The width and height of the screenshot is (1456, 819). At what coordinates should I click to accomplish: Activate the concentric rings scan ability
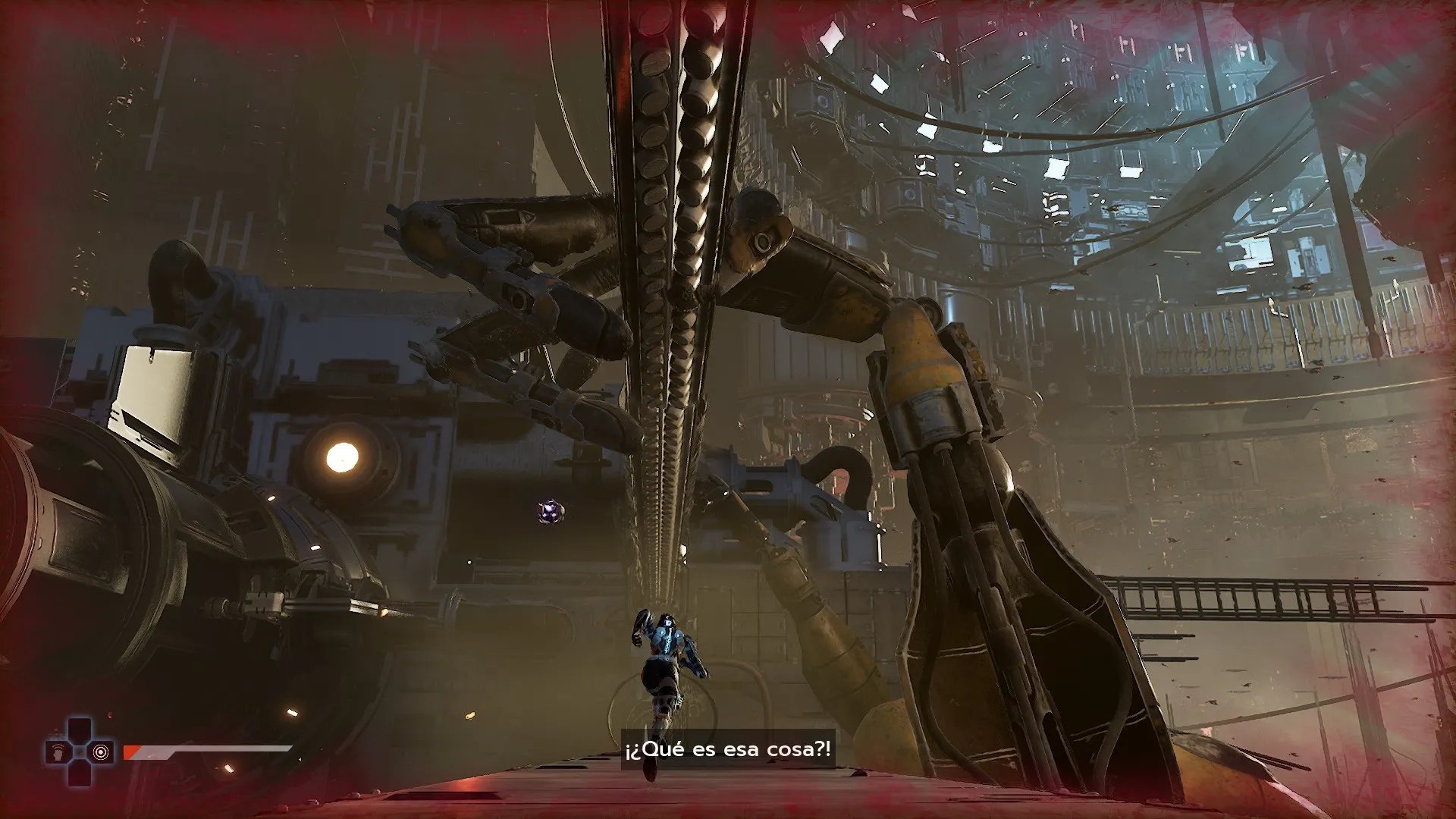tap(100, 752)
